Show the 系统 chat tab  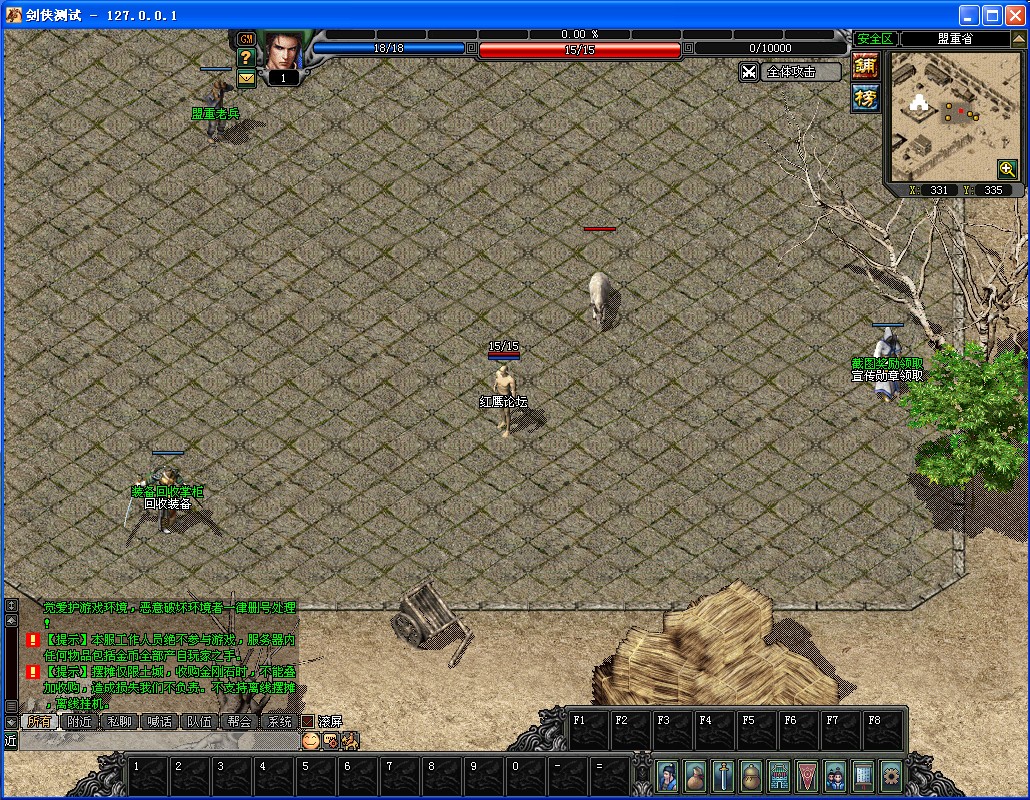coord(279,721)
